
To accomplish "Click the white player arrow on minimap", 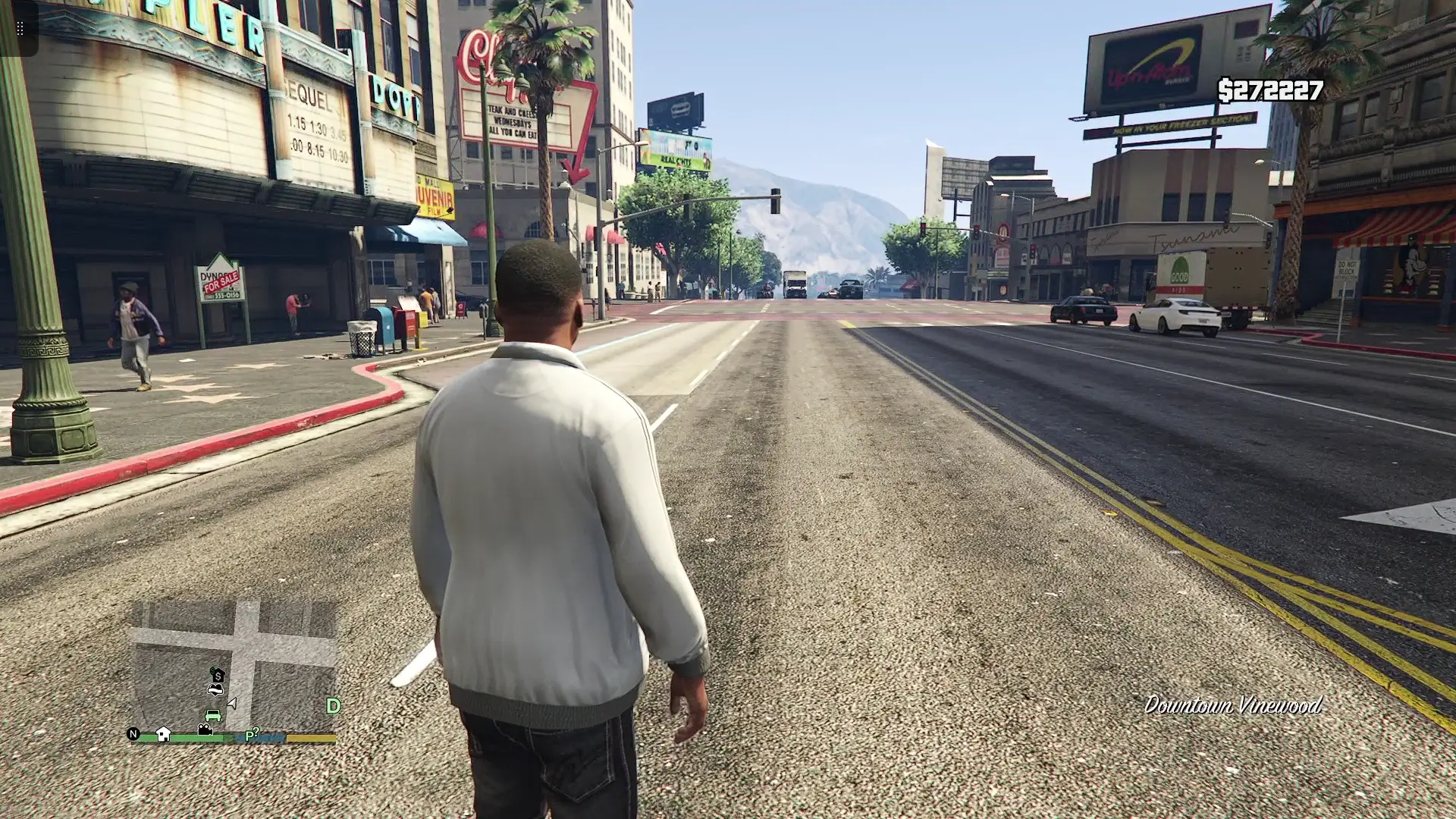I will tap(232, 704).
